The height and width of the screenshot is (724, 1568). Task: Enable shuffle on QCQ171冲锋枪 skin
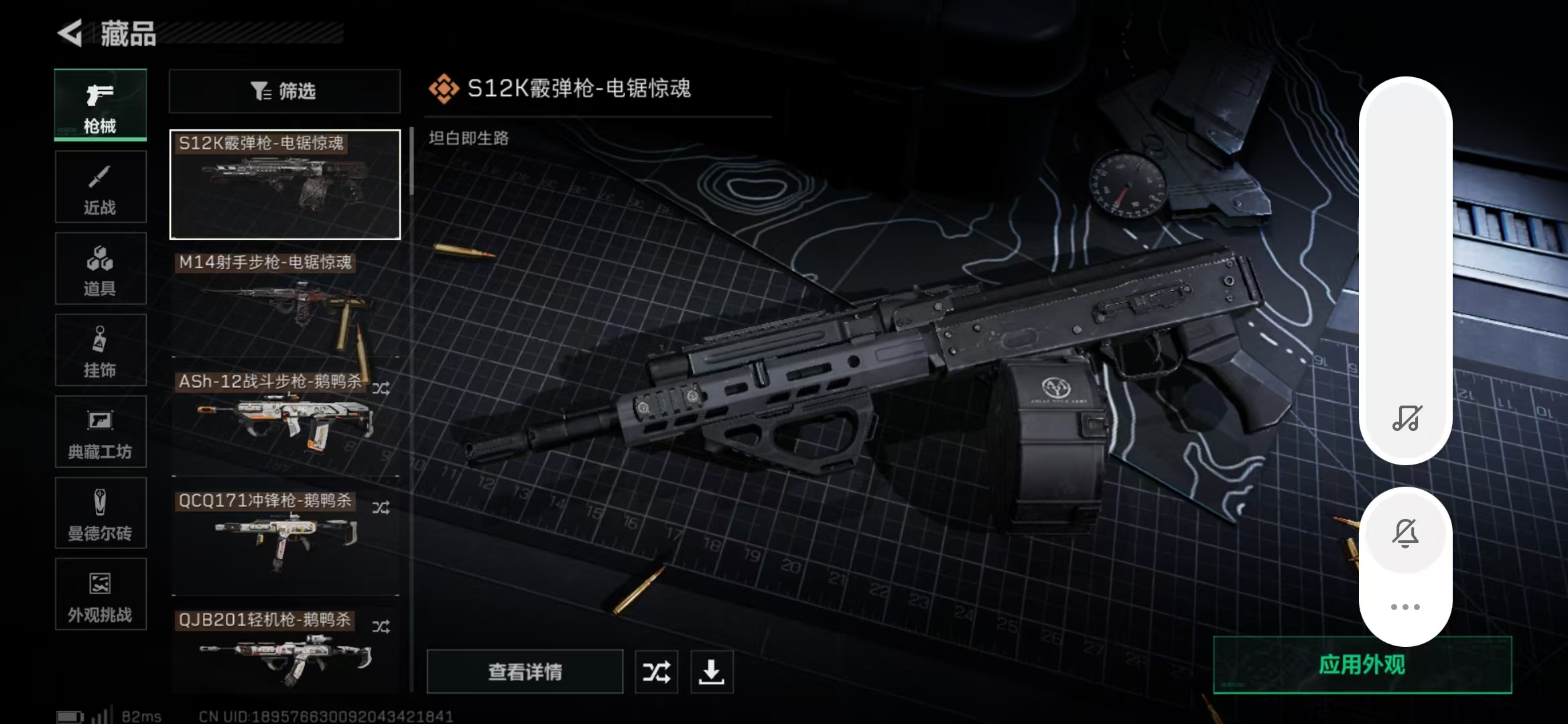382,507
